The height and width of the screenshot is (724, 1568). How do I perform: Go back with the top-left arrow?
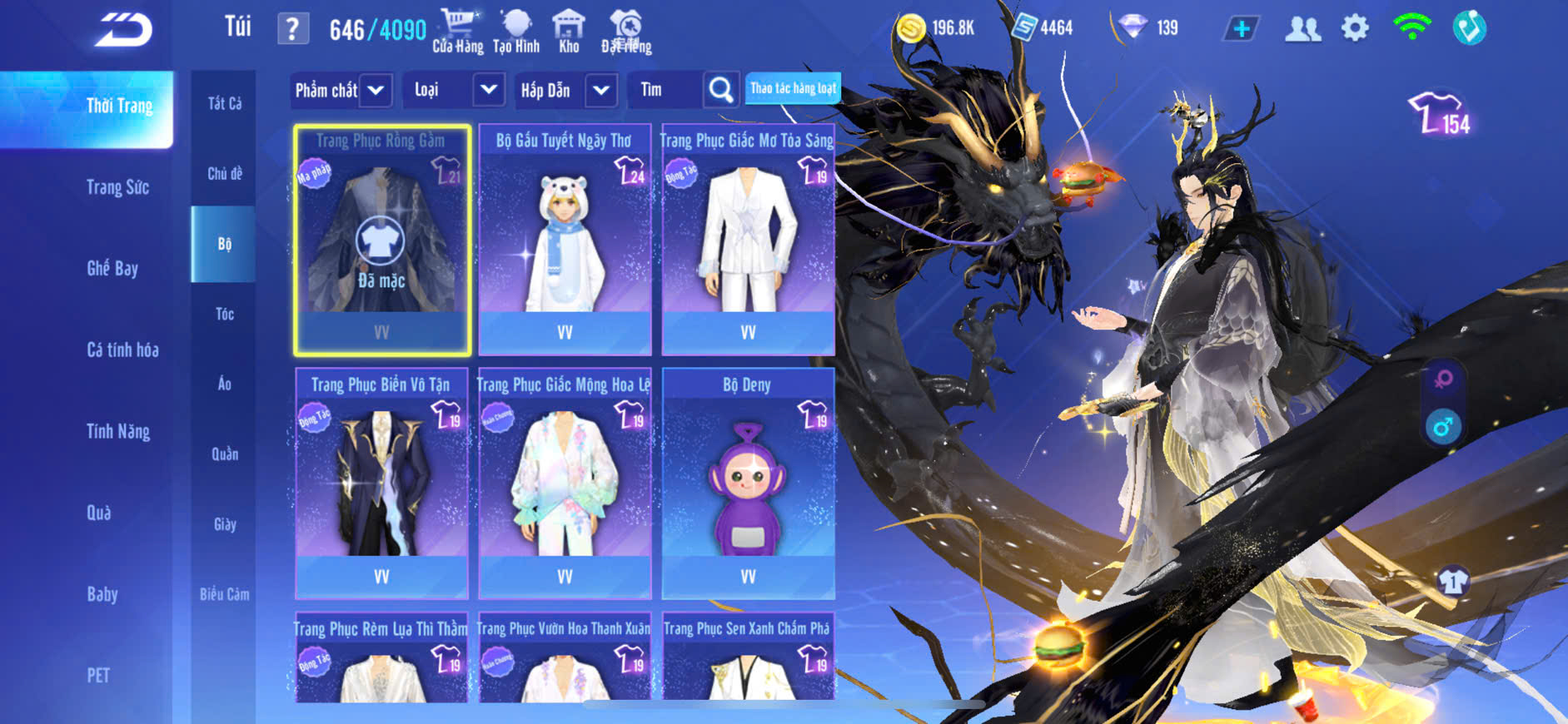pos(123,30)
